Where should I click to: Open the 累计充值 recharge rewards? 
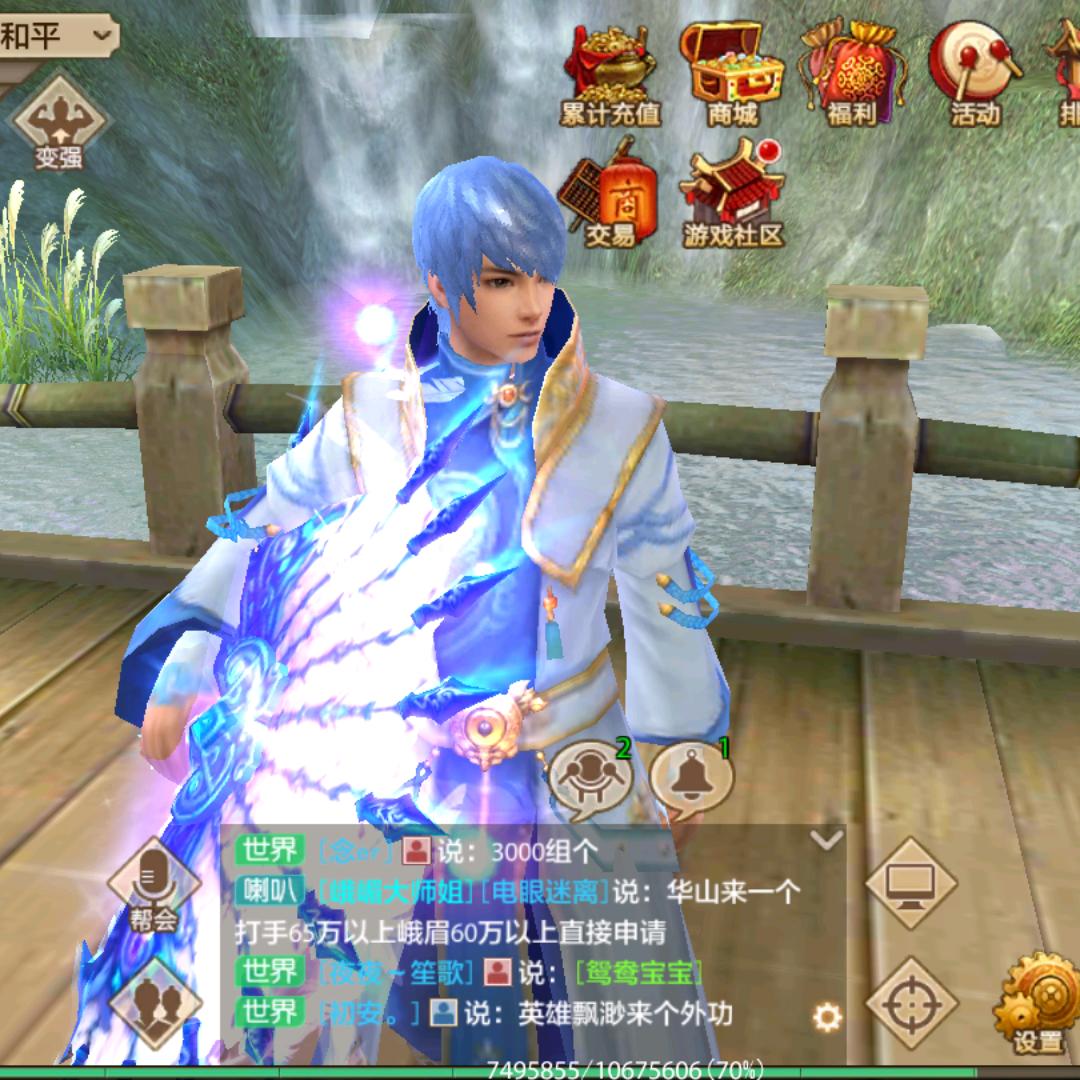(610, 74)
